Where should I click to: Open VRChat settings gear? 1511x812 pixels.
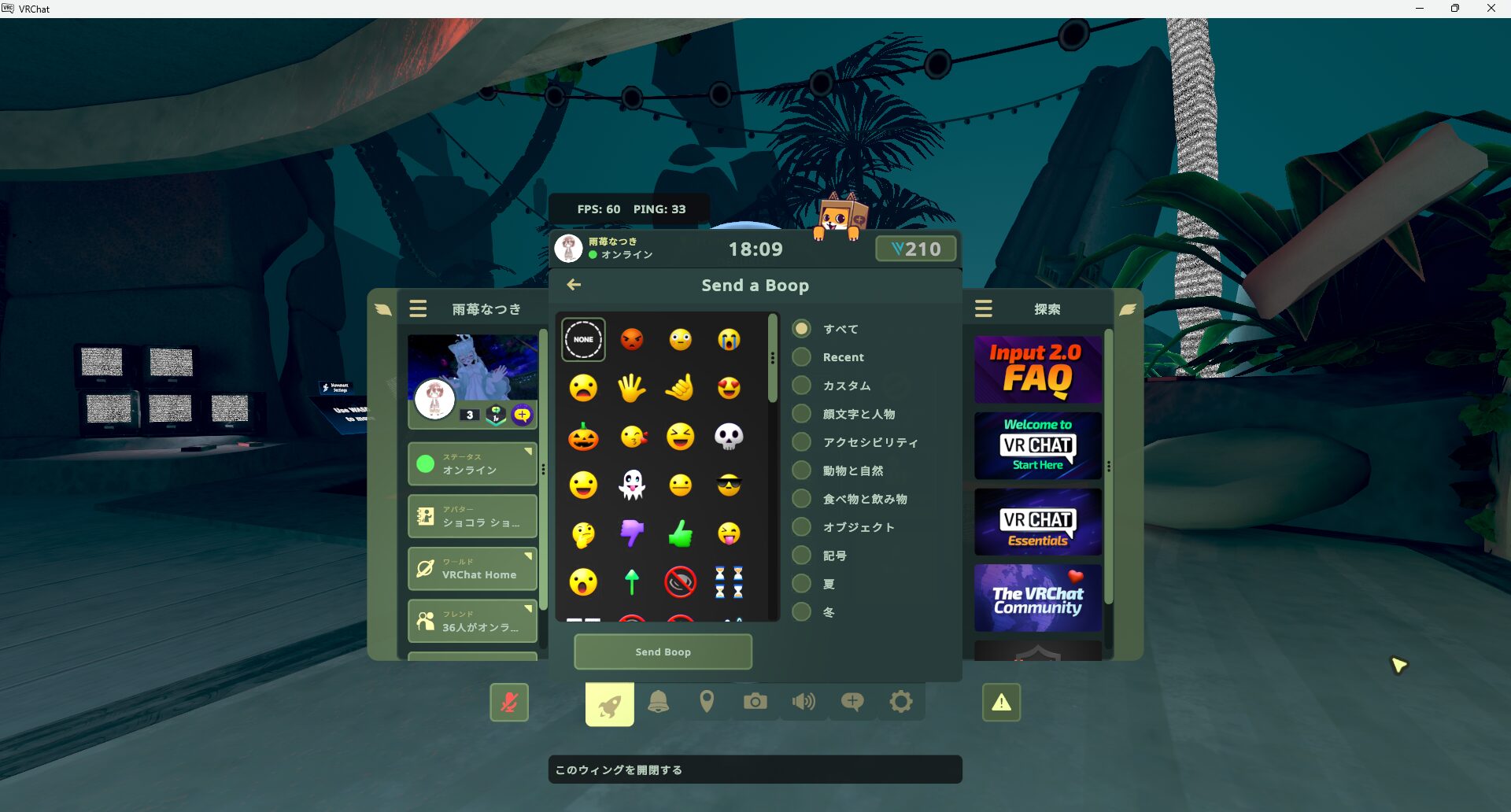(x=901, y=702)
